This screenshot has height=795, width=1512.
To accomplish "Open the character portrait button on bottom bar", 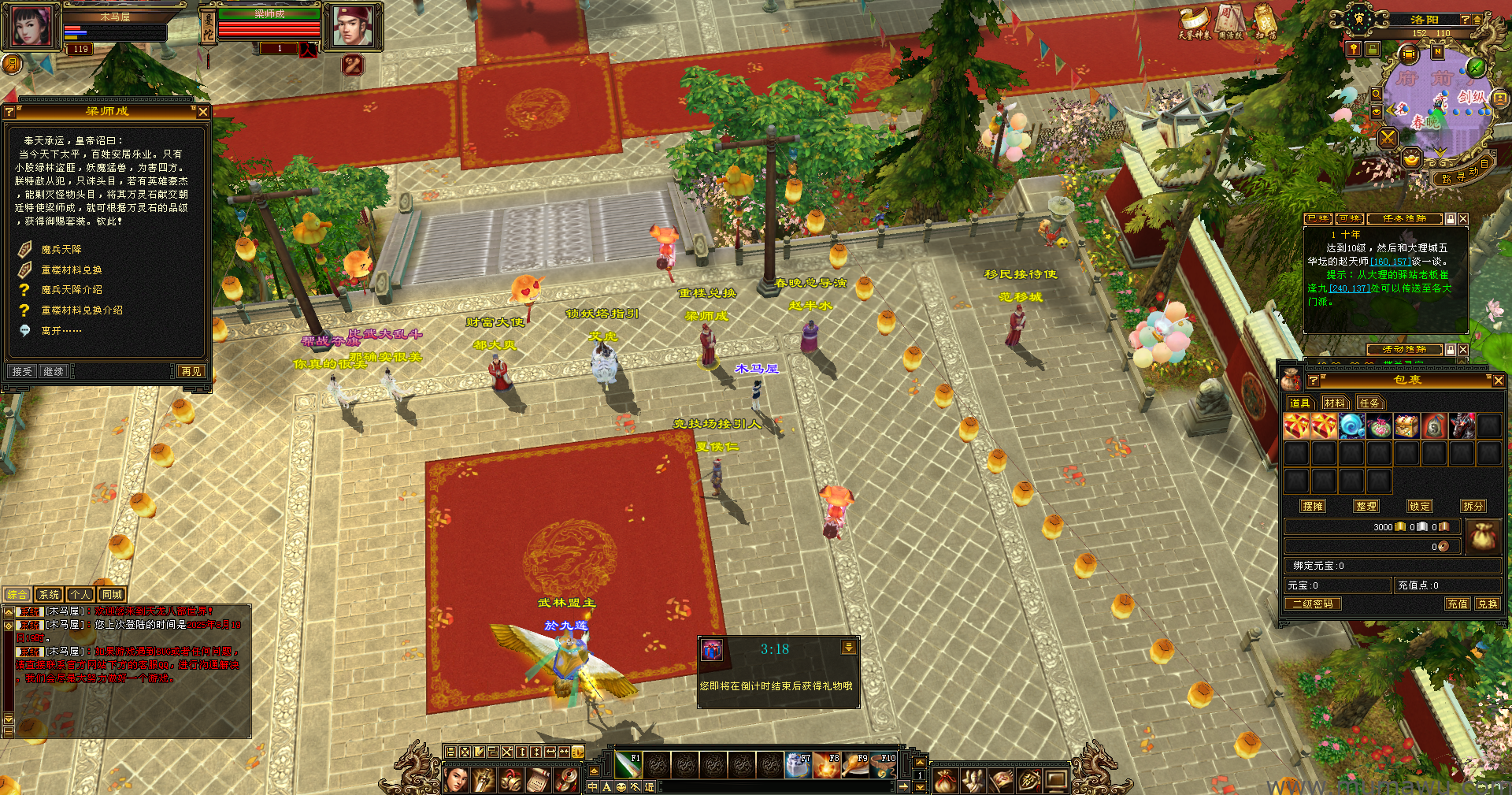I will click(456, 780).
